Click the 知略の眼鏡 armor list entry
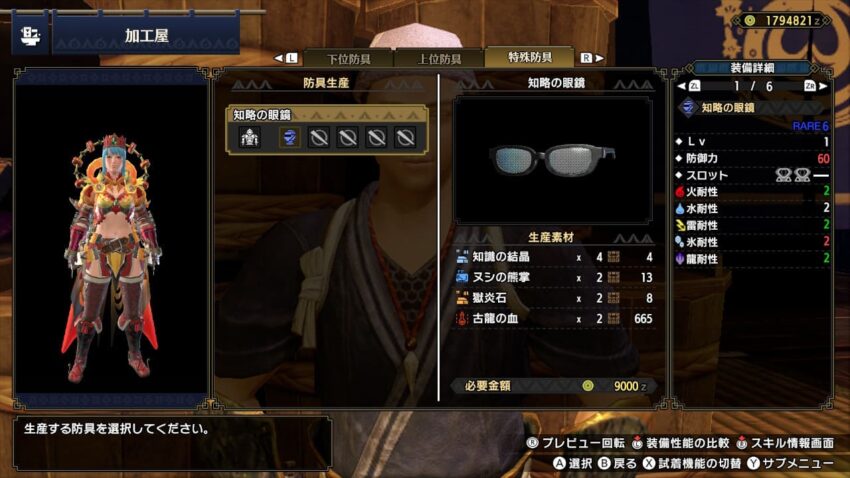The height and width of the screenshot is (478, 850). click(x=327, y=115)
